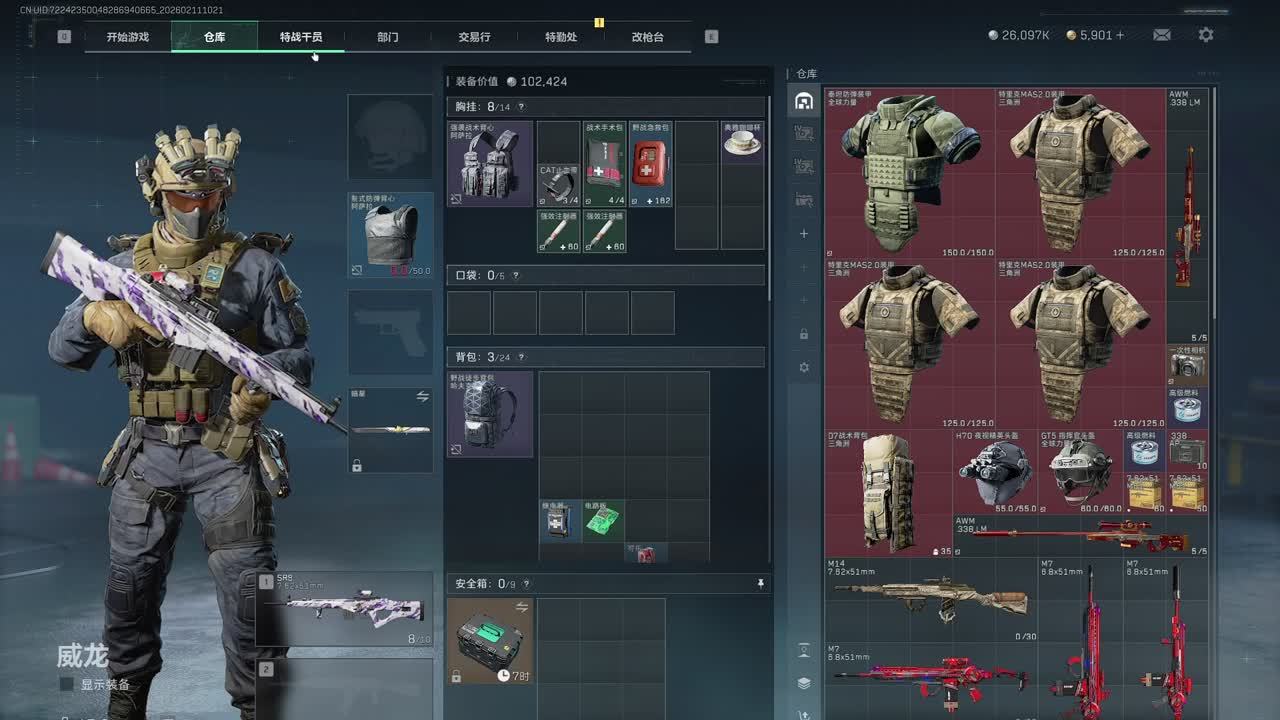1280x720 pixels.
Task: Select the SR9 primary weapon slot
Action: [x=345, y=608]
